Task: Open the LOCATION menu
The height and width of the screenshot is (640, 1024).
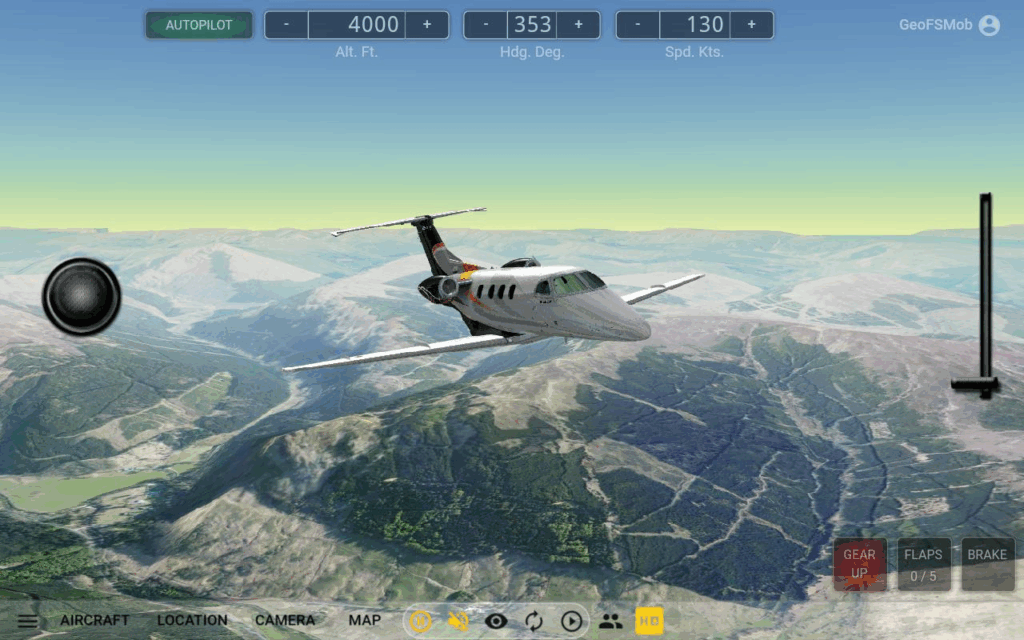Action: [192, 620]
